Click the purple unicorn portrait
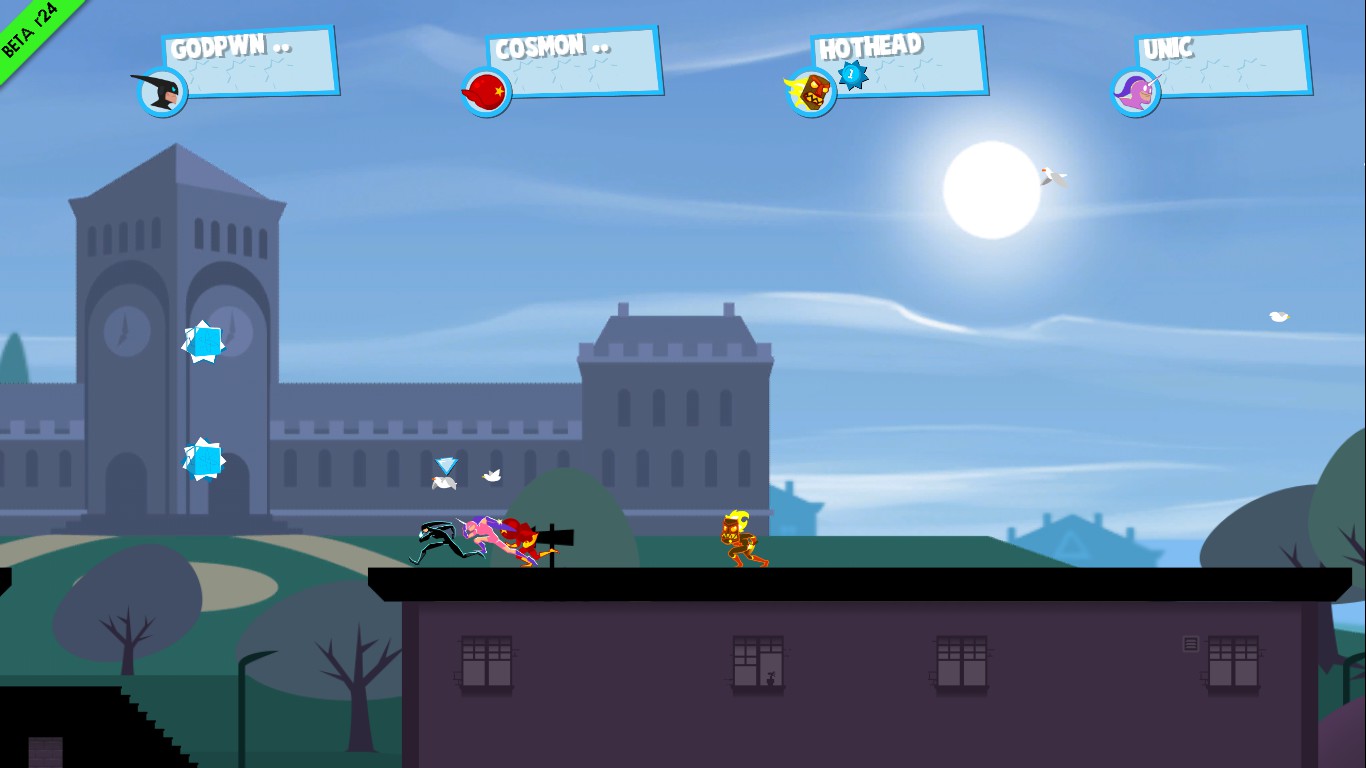The height and width of the screenshot is (768, 1366). coord(1137,92)
